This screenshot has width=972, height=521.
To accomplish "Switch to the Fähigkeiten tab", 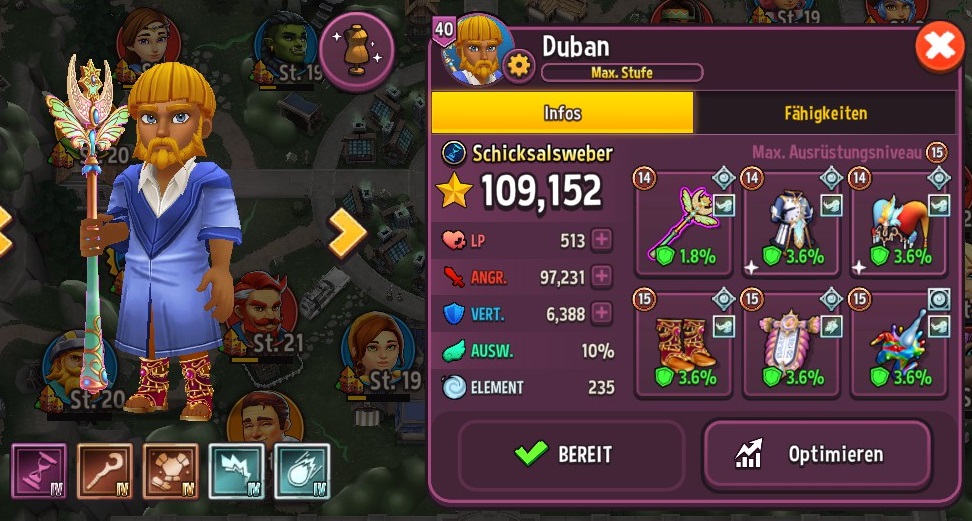I will [x=825, y=113].
